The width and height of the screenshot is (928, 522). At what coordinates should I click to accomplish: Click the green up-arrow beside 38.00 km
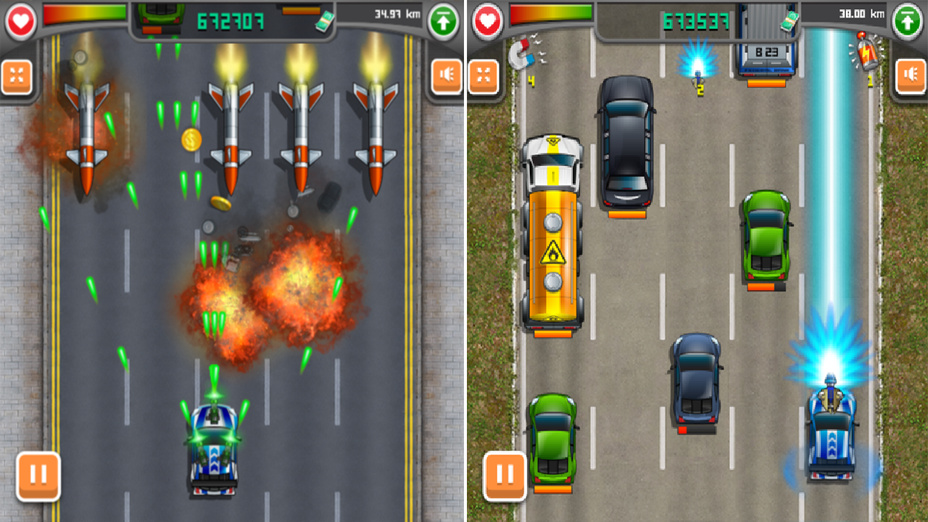907,21
